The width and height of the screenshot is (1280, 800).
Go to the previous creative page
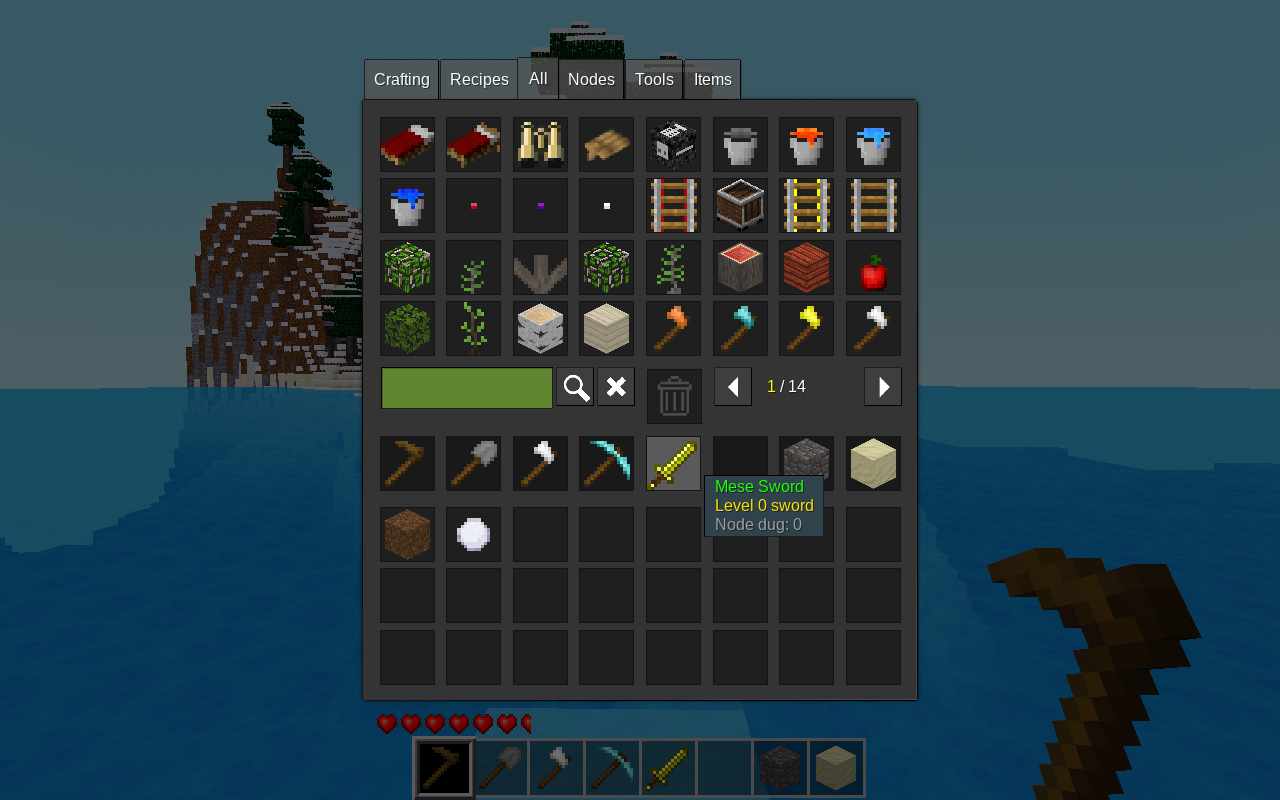coord(733,387)
